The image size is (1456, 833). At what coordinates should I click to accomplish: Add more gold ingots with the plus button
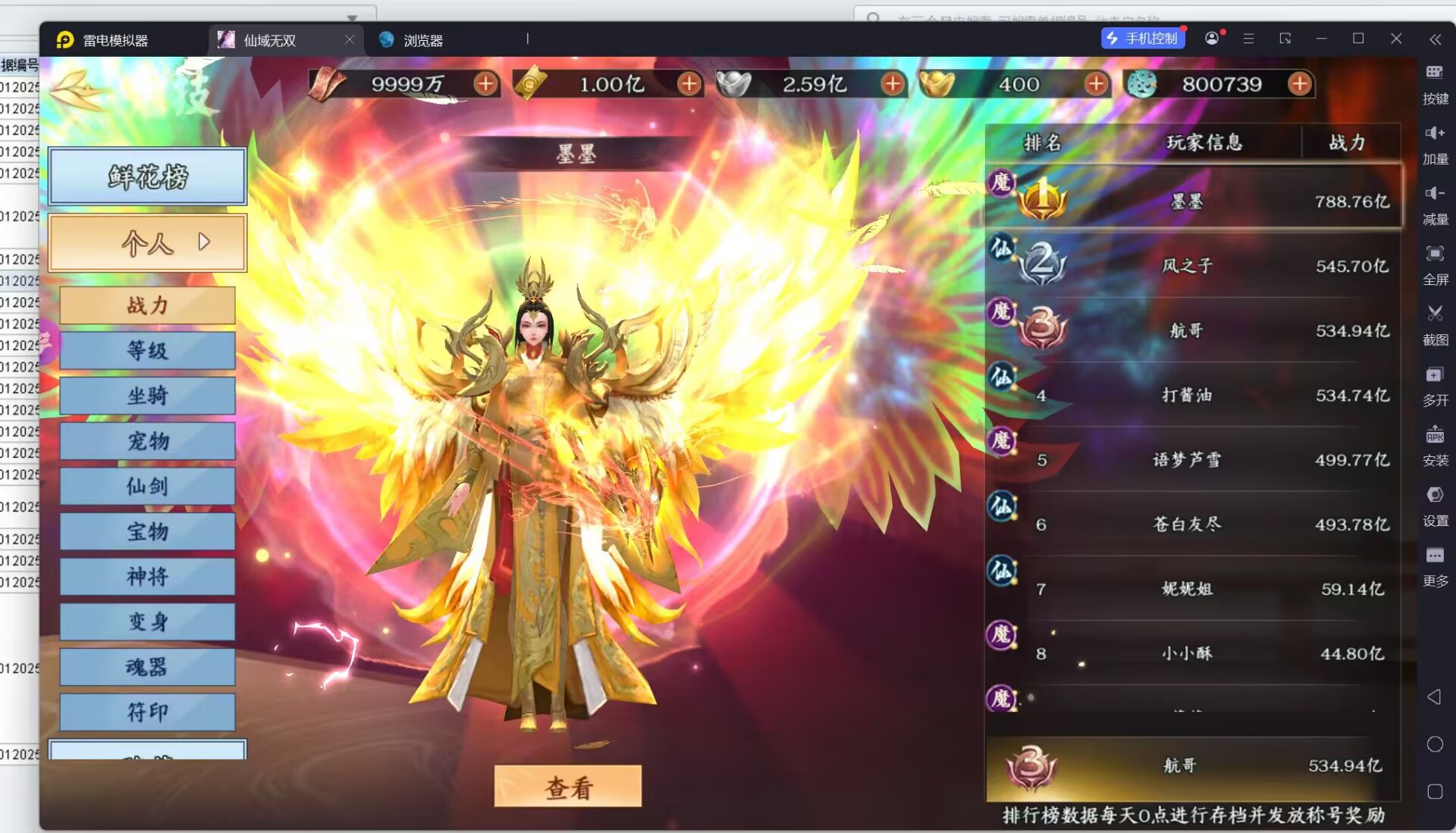tap(1096, 84)
